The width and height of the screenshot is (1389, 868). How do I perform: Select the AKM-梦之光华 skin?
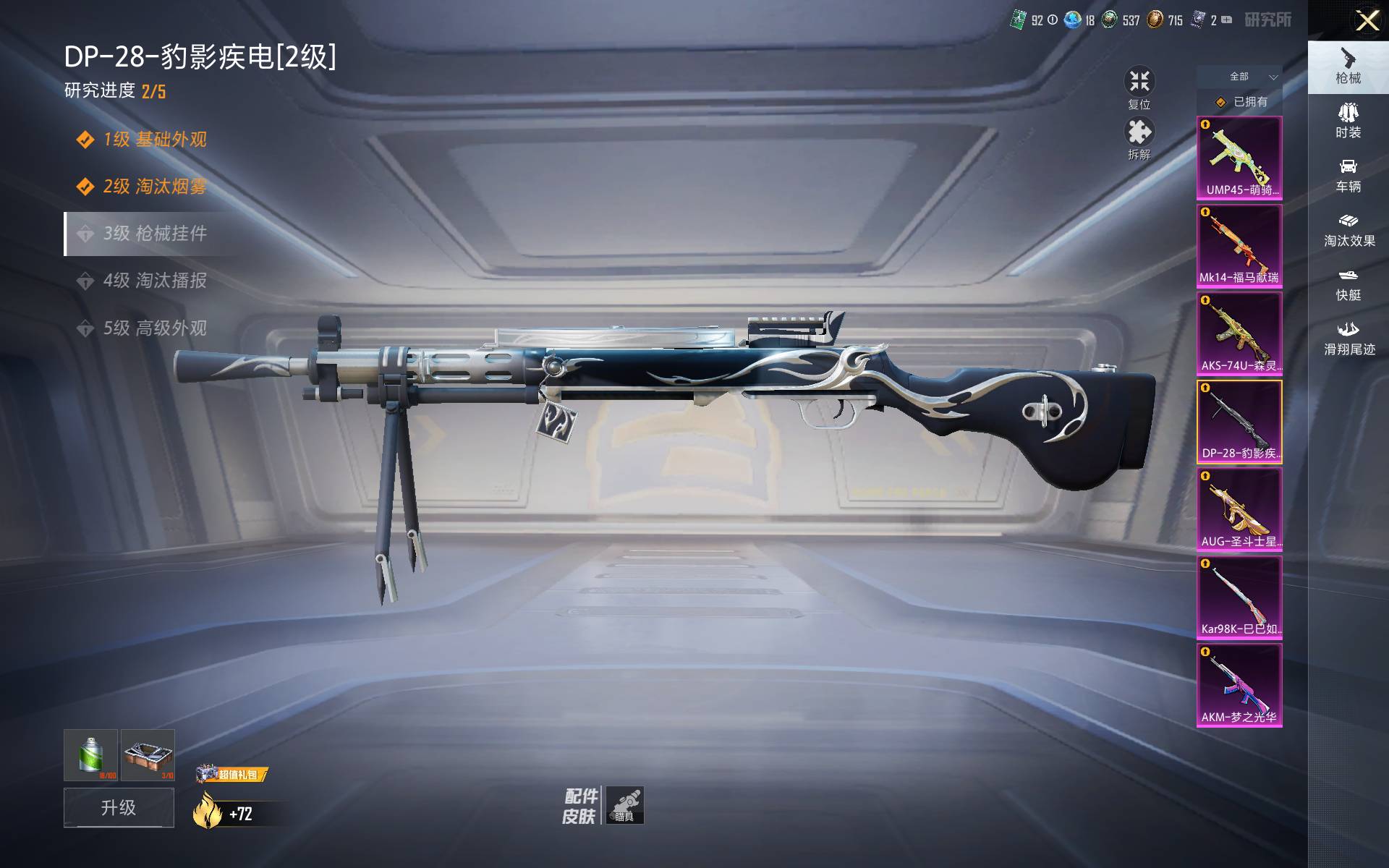[1239, 685]
